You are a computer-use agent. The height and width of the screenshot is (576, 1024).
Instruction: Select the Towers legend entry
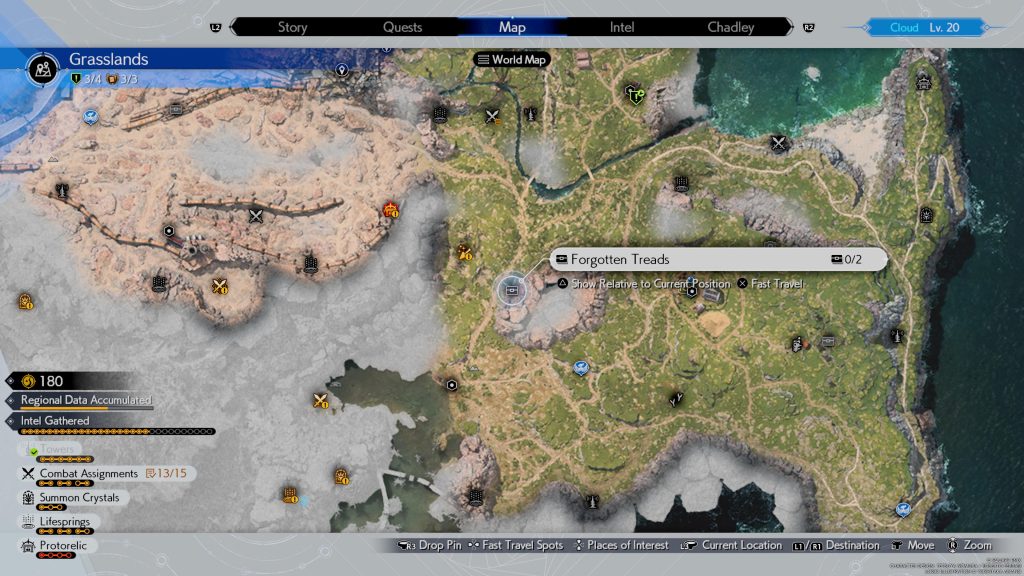pos(55,450)
